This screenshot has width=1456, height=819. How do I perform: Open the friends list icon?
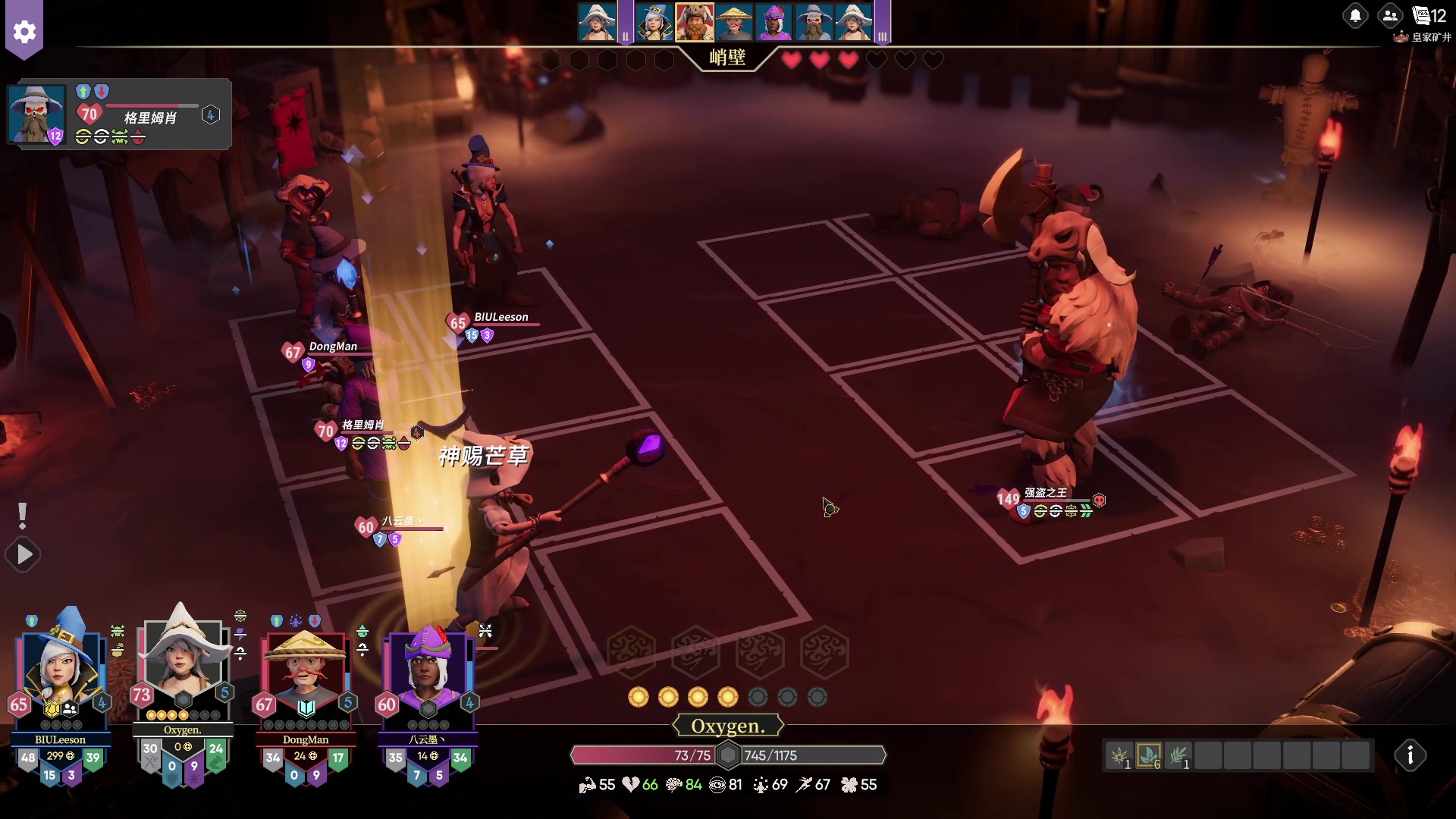point(1390,15)
